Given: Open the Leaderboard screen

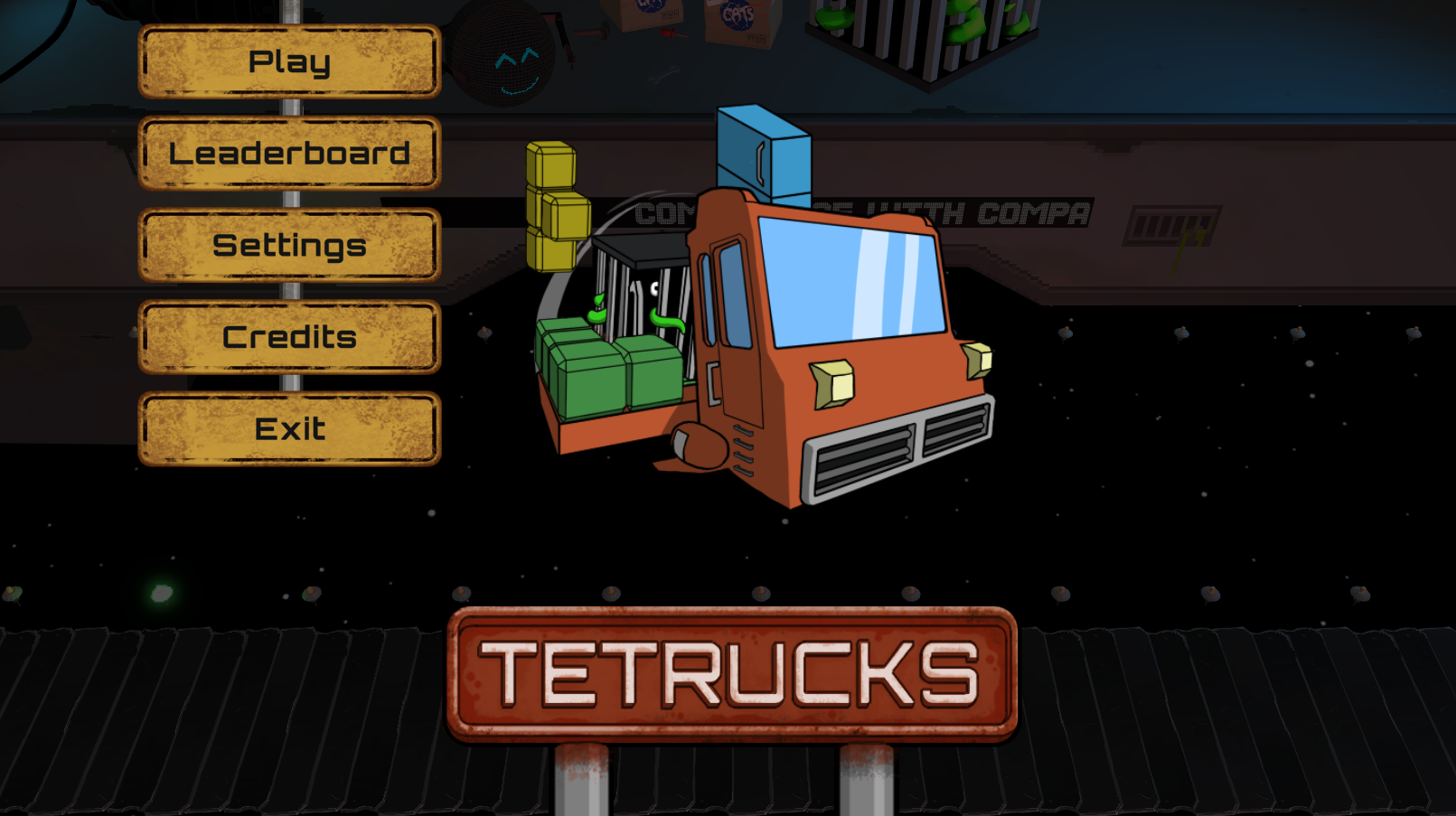Looking at the screenshot, I should click(289, 154).
